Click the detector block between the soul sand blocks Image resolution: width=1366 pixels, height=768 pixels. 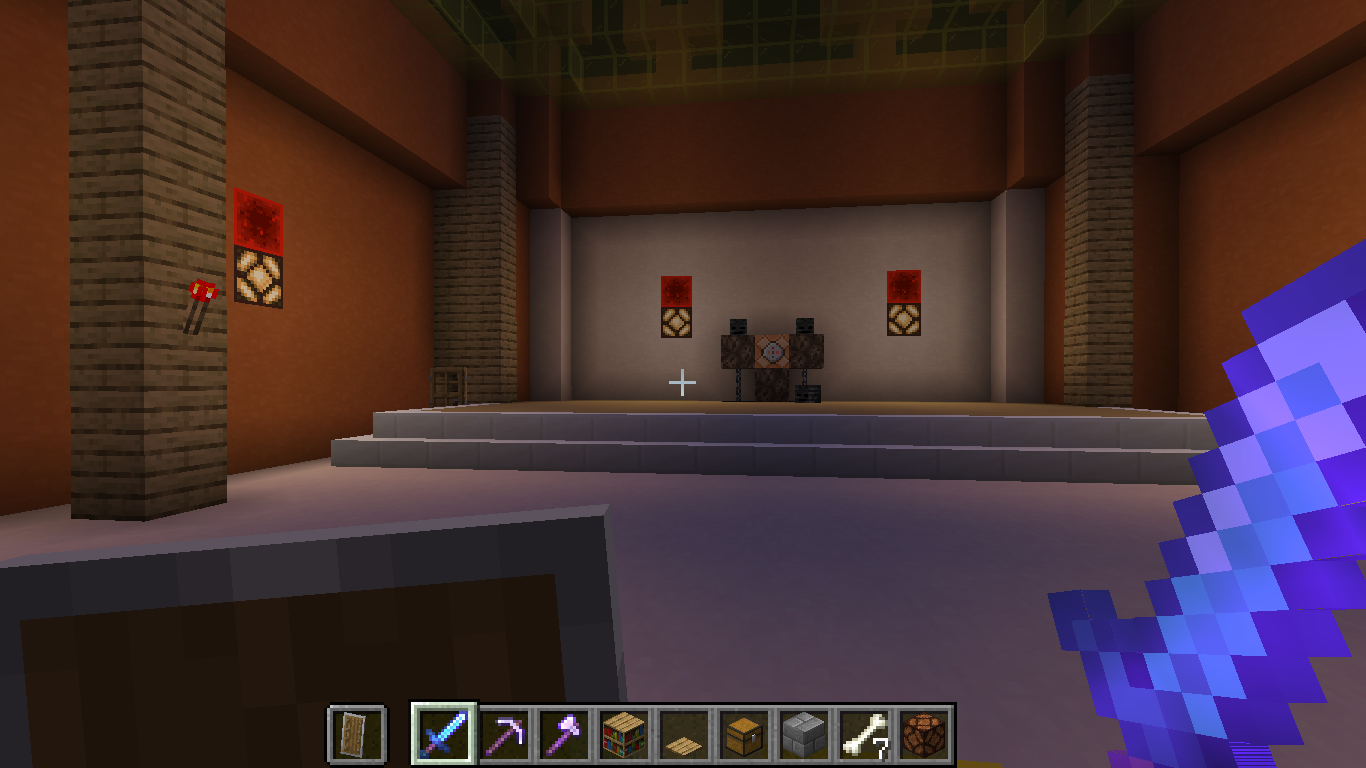[x=773, y=350]
